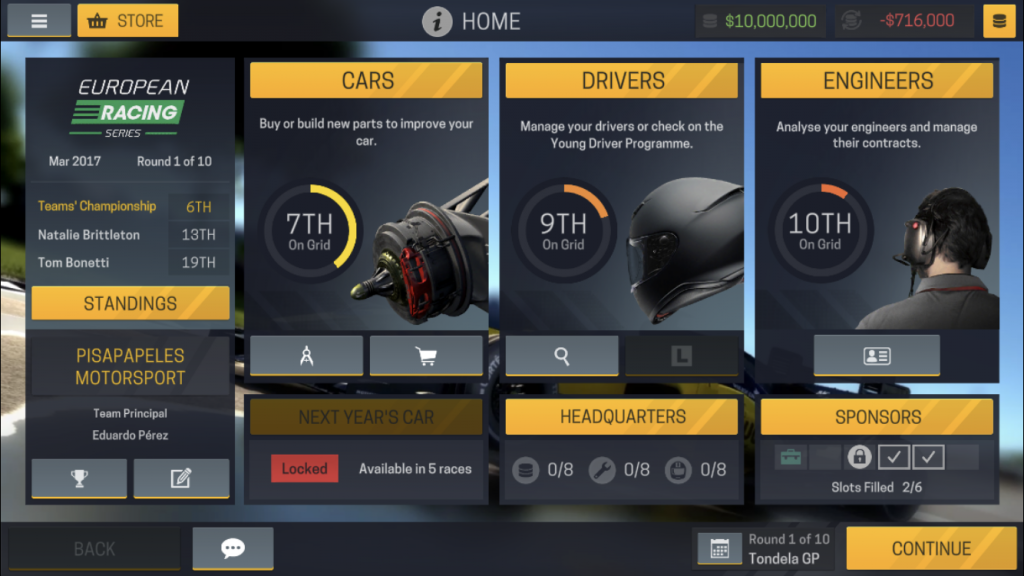Viewport: 1024px width, 576px height.
Task: Open the Engineers panel header
Action: [x=877, y=81]
